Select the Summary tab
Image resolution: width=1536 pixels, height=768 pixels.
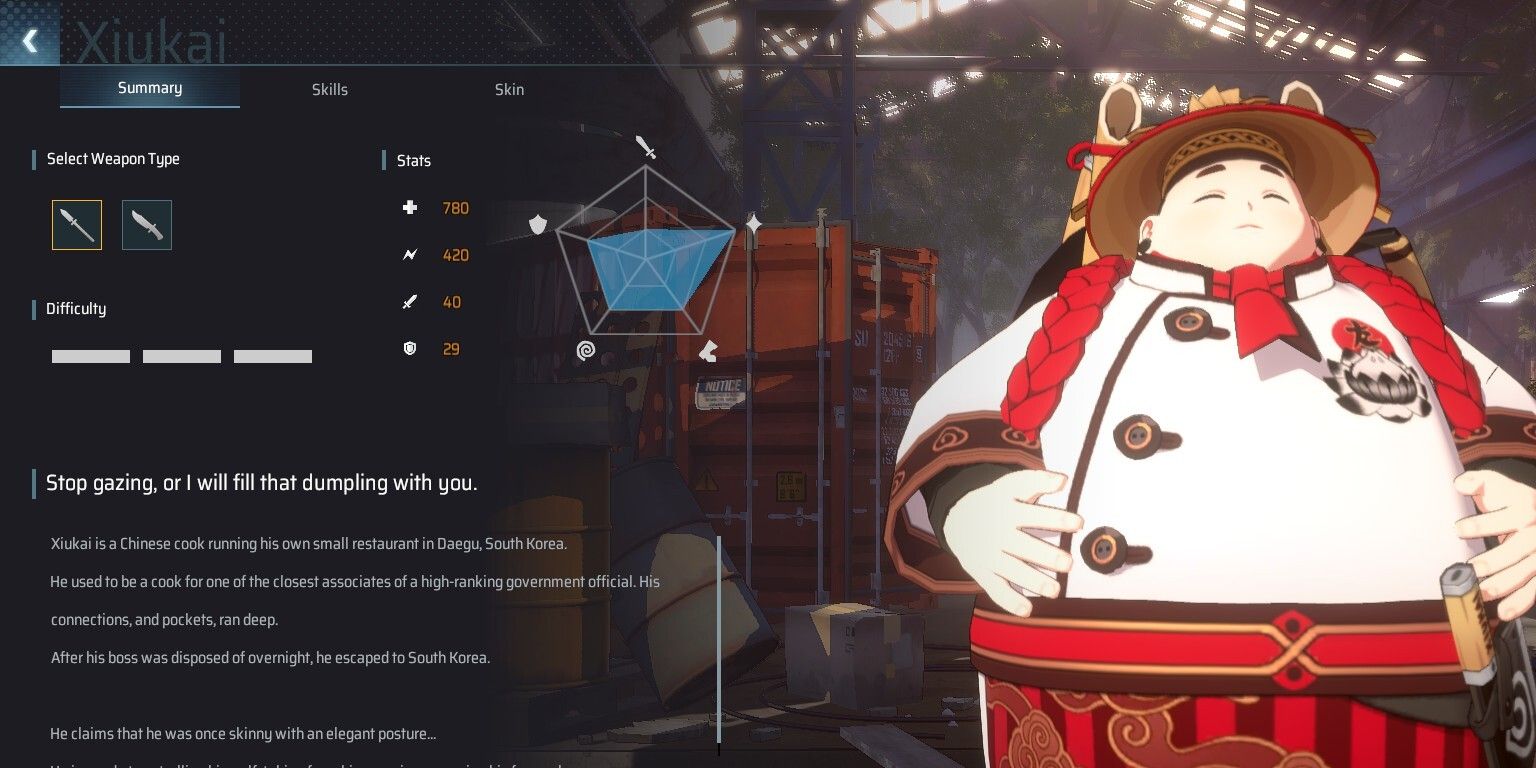pyautogui.click(x=149, y=88)
